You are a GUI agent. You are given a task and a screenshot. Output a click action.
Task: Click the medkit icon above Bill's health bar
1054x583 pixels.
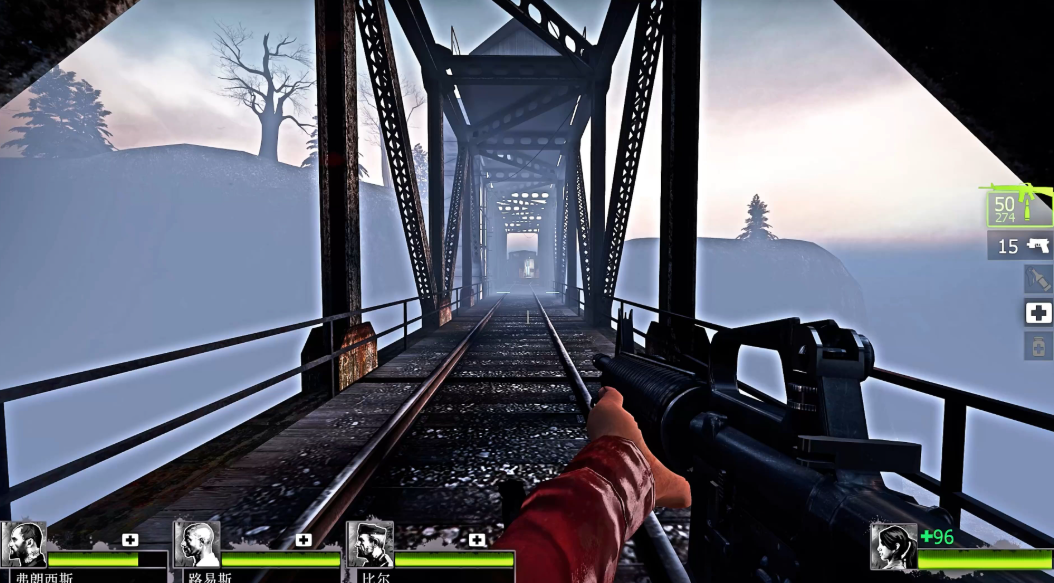click(x=477, y=540)
